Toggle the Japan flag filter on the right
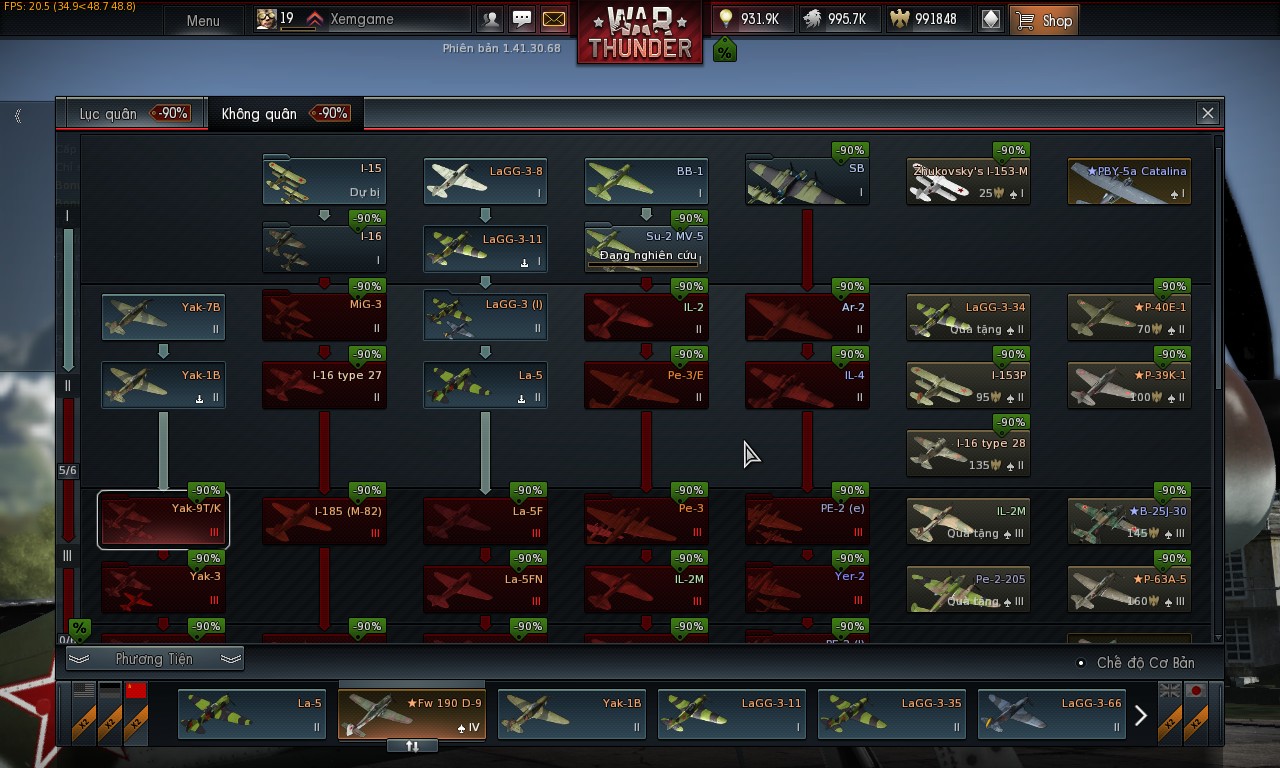This screenshot has height=768, width=1280. click(1196, 712)
